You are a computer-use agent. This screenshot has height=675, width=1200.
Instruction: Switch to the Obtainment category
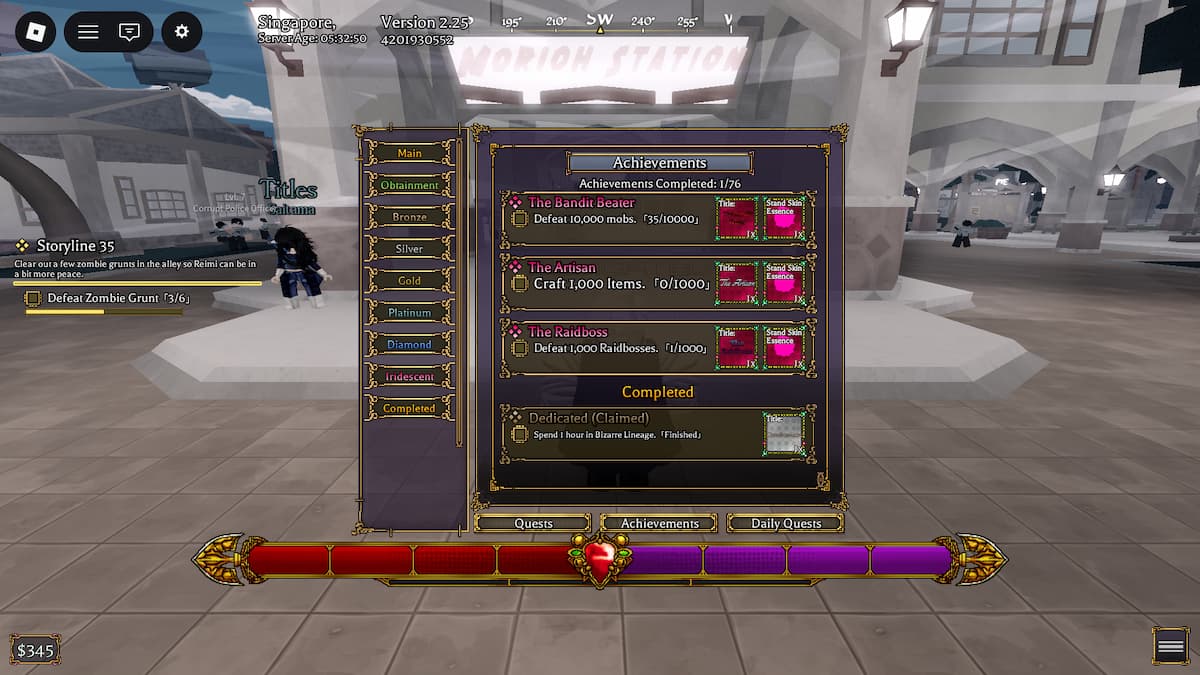(409, 185)
